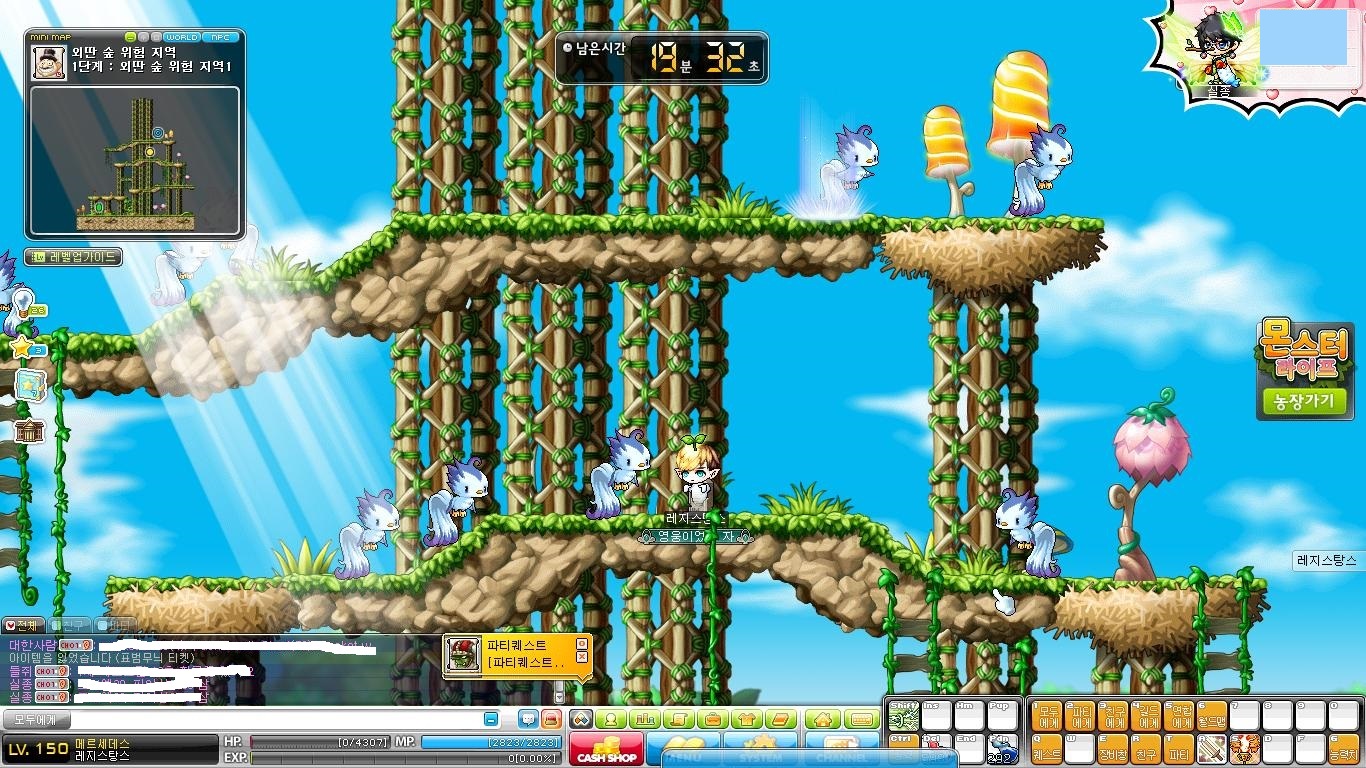Screen dimensions: 1366x768
Task: Change chat target with the 모두에게 button
Action: coord(36,719)
